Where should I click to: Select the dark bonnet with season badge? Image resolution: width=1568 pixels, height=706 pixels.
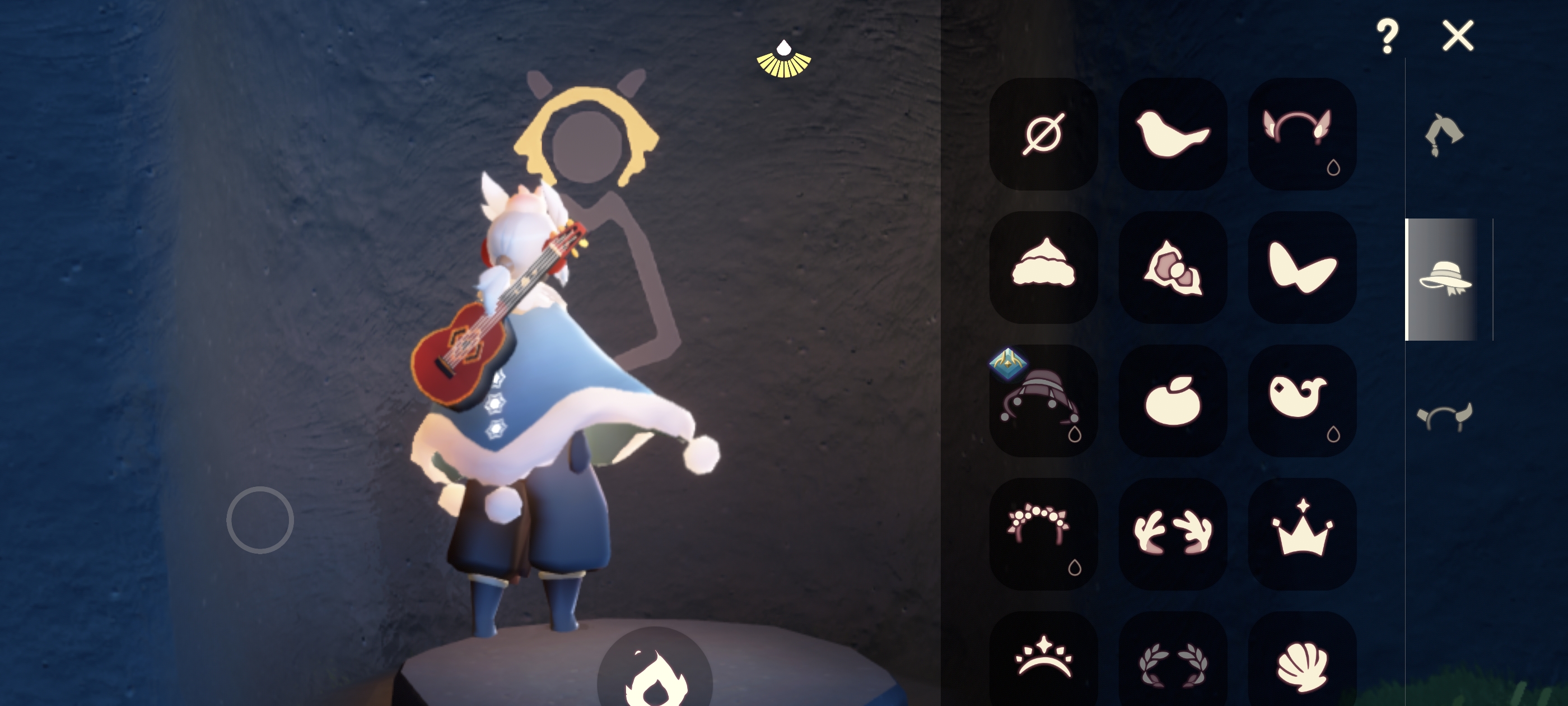(x=1043, y=401)
